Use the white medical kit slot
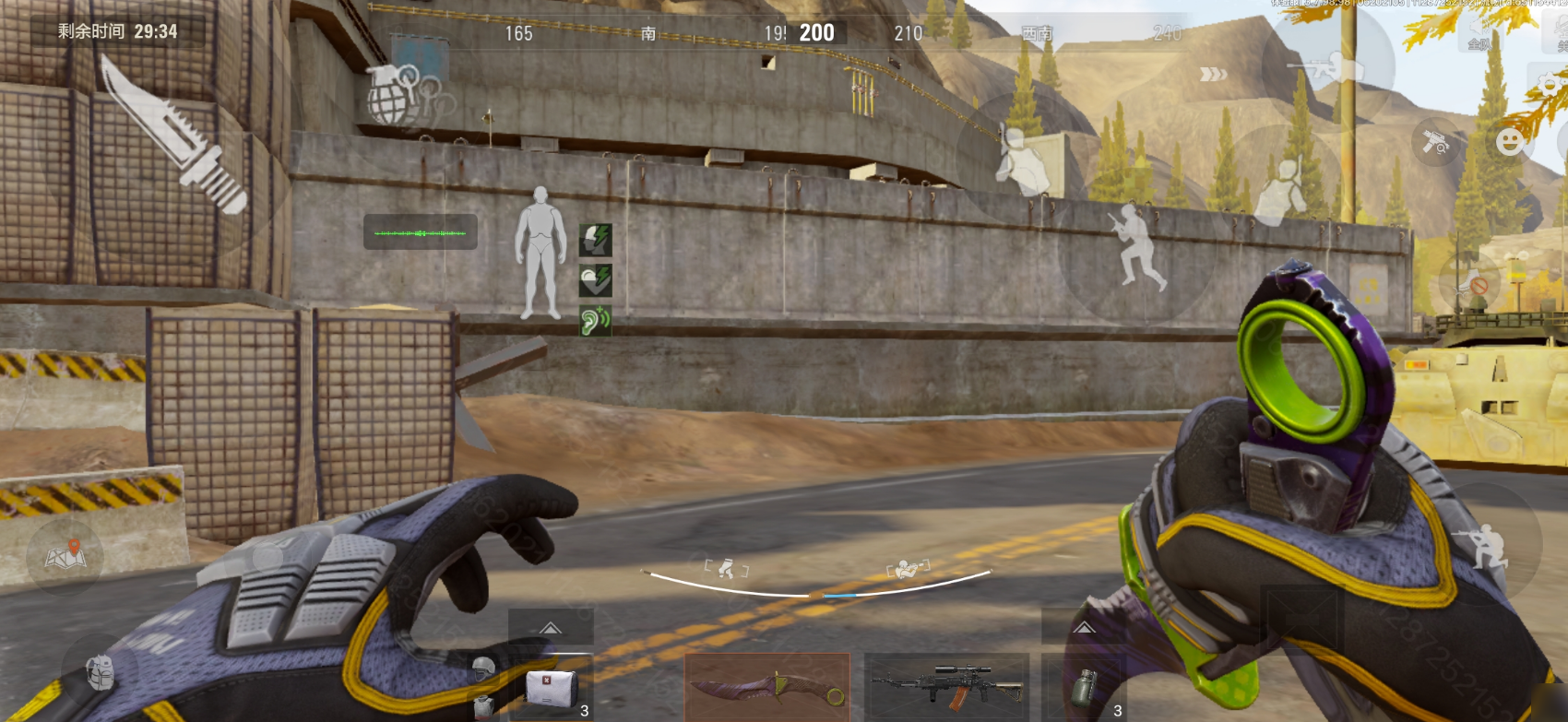The width and height of the screenshot is (1568, 722). [x=552, y=689]
